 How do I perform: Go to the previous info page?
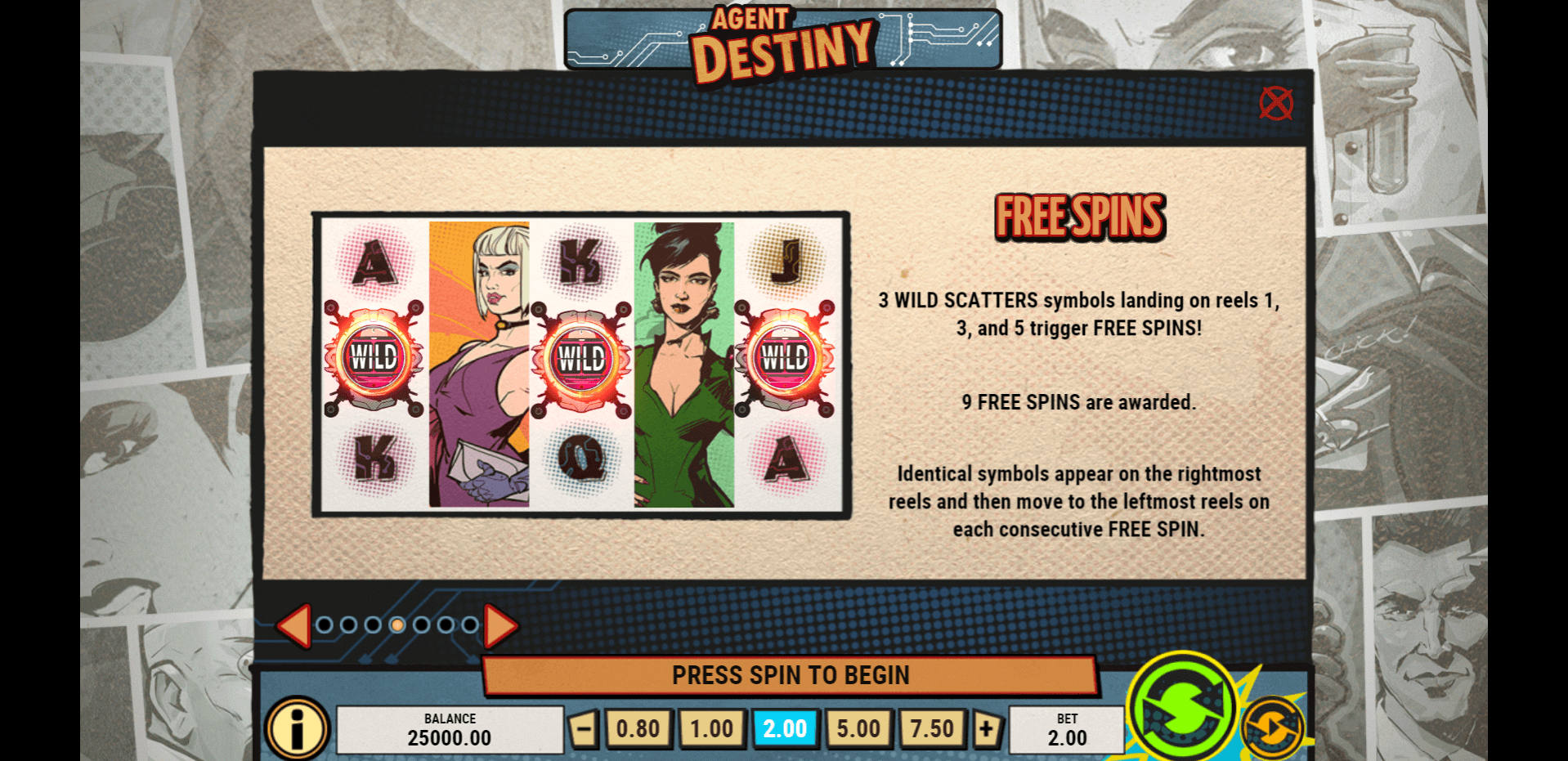pyautogui.click(x=294, y=625)
